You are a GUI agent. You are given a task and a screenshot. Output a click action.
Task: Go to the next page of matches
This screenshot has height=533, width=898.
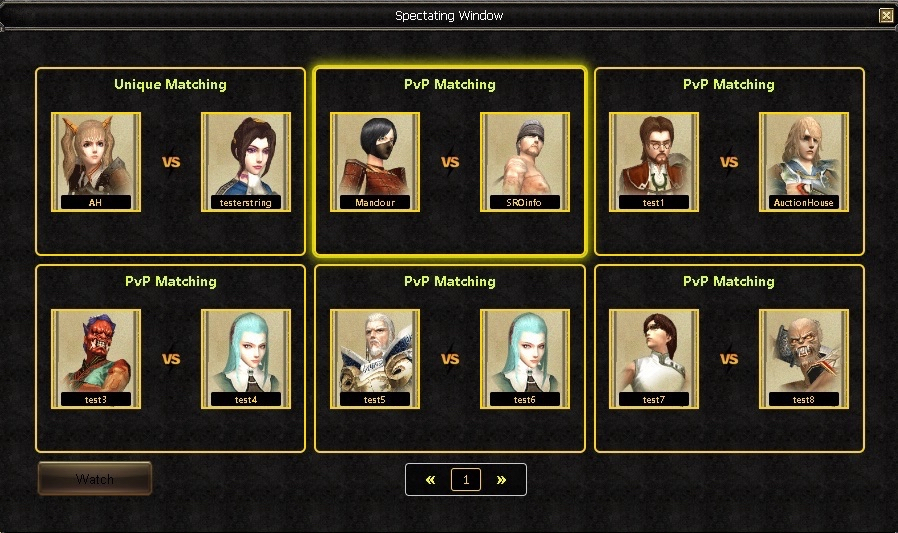(x=501, y=480)
